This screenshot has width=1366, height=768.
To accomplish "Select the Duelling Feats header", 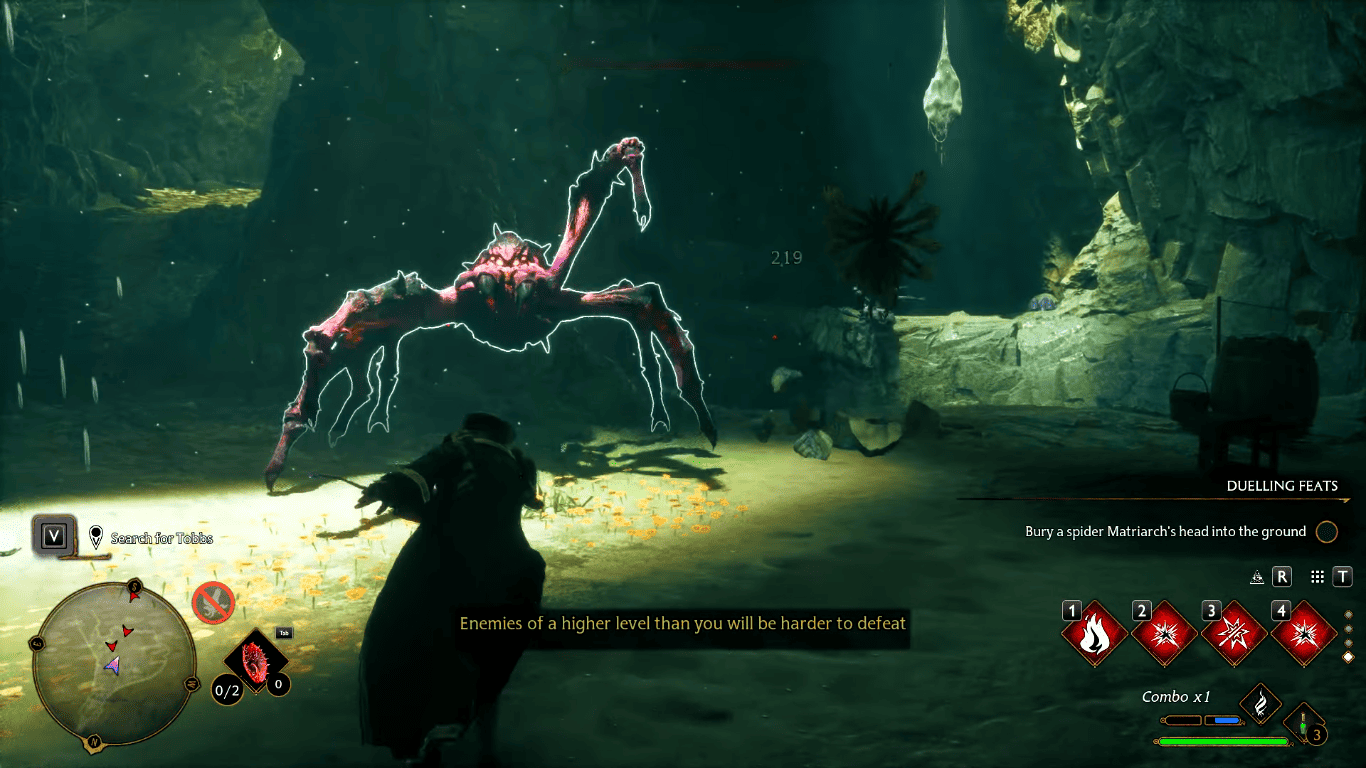I will point(1282,486).
